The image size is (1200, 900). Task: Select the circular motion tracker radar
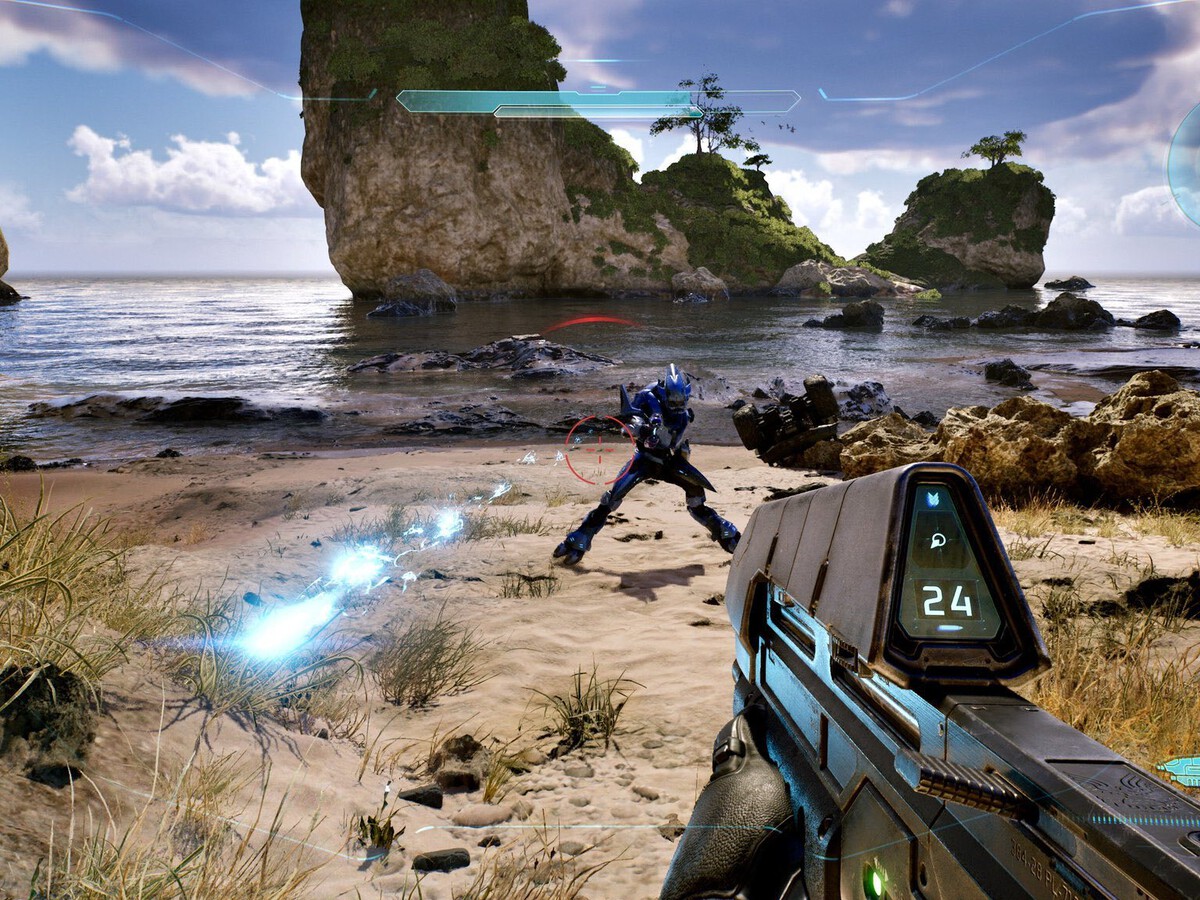click(x=1186, y=163)
